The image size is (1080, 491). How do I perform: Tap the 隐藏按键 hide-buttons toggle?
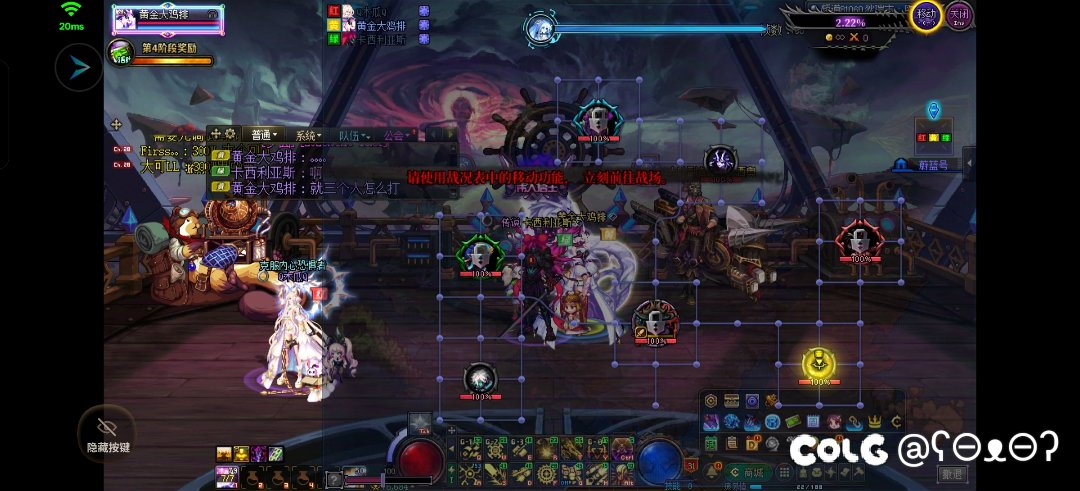tap(107, 431)
